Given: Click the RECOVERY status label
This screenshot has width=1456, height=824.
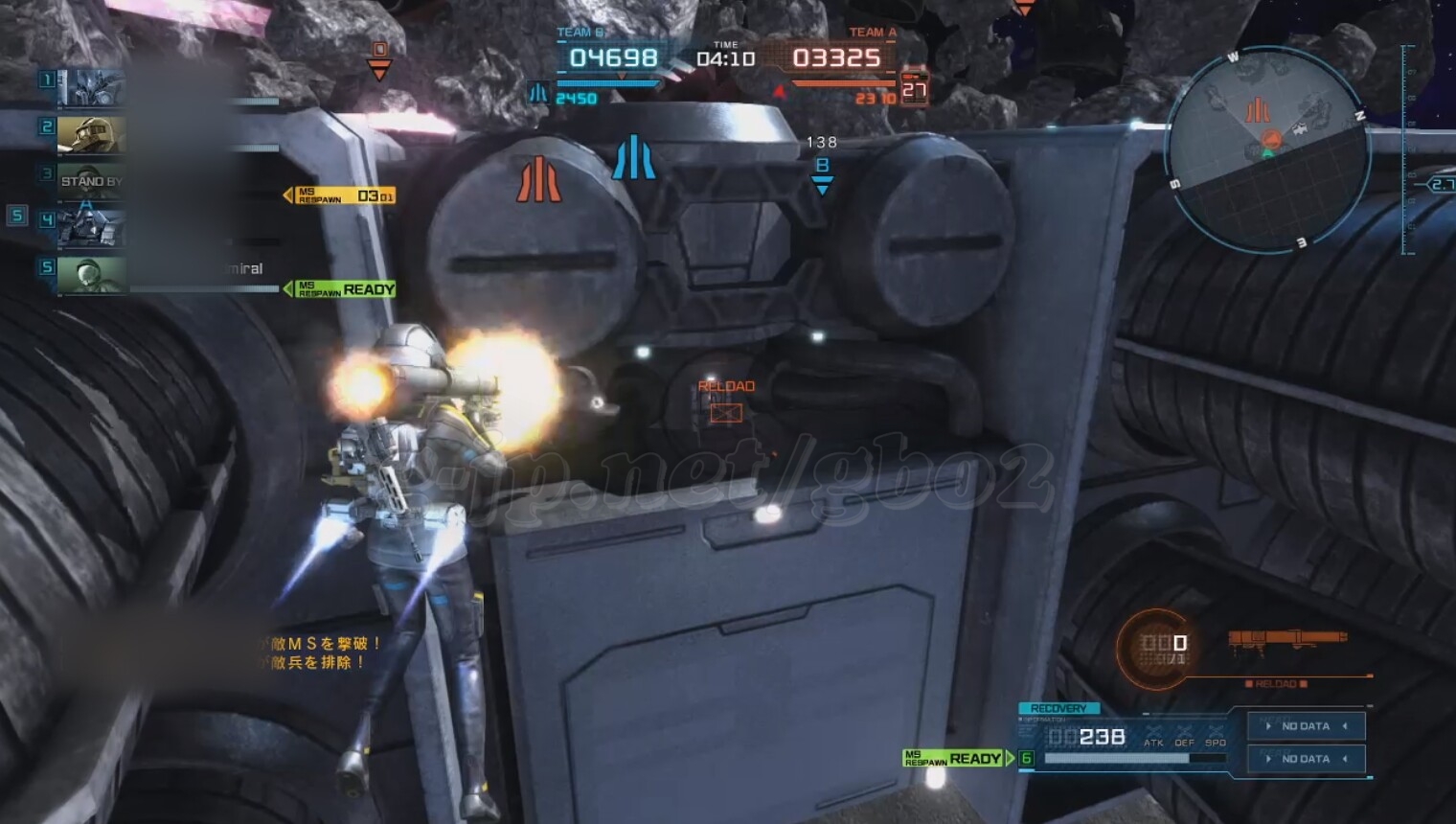Looking at the screenshot, I should pyautogui.click(x=1058, y=708).
